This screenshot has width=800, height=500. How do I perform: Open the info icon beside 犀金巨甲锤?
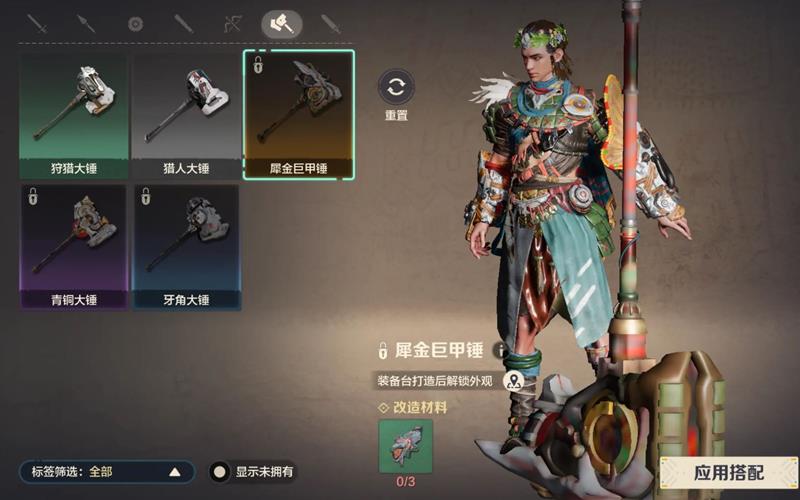click(x=500, y=350)
